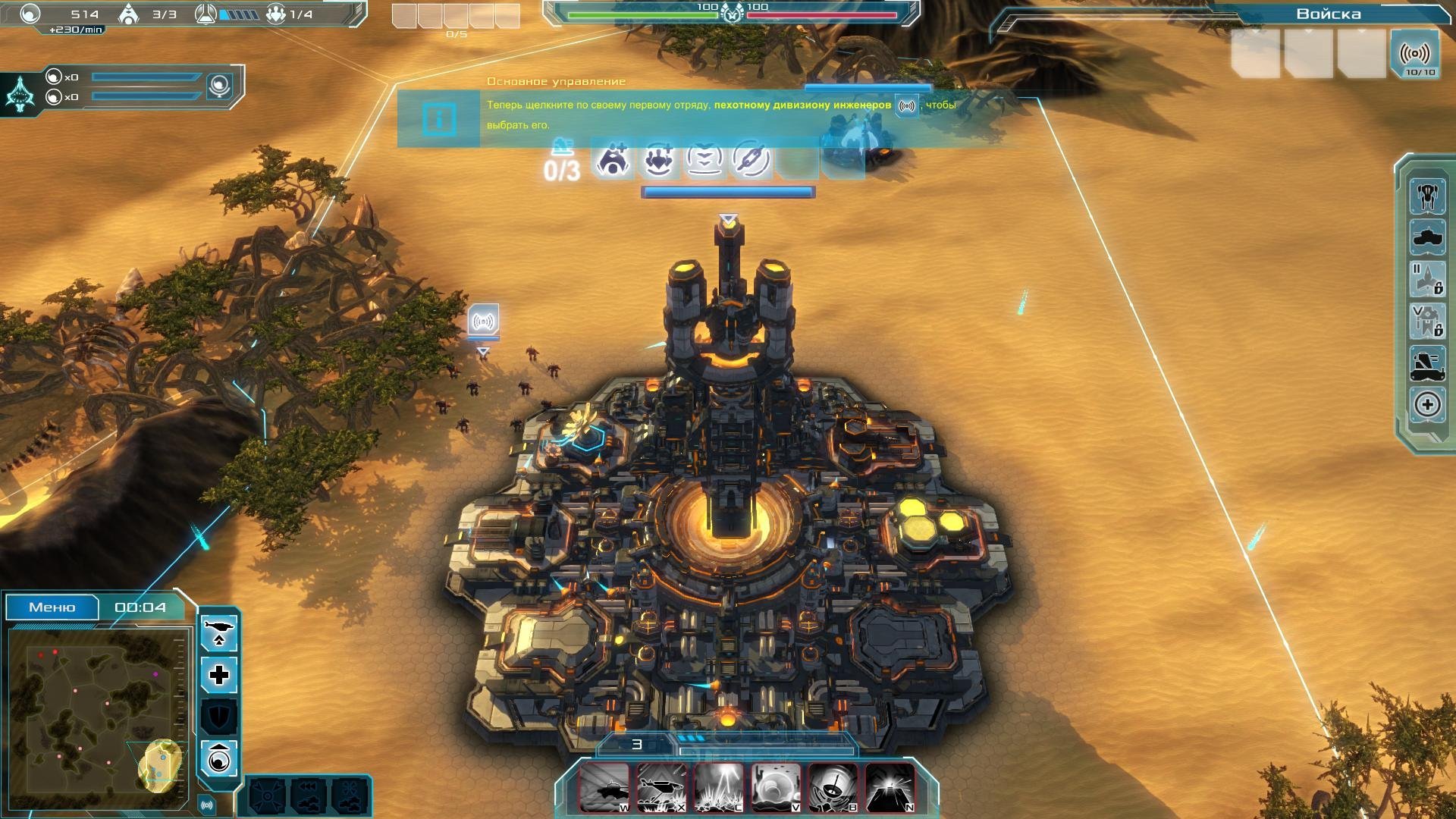Click the black cross repair button
1456x819 pixels.
(x=219, y=675)
